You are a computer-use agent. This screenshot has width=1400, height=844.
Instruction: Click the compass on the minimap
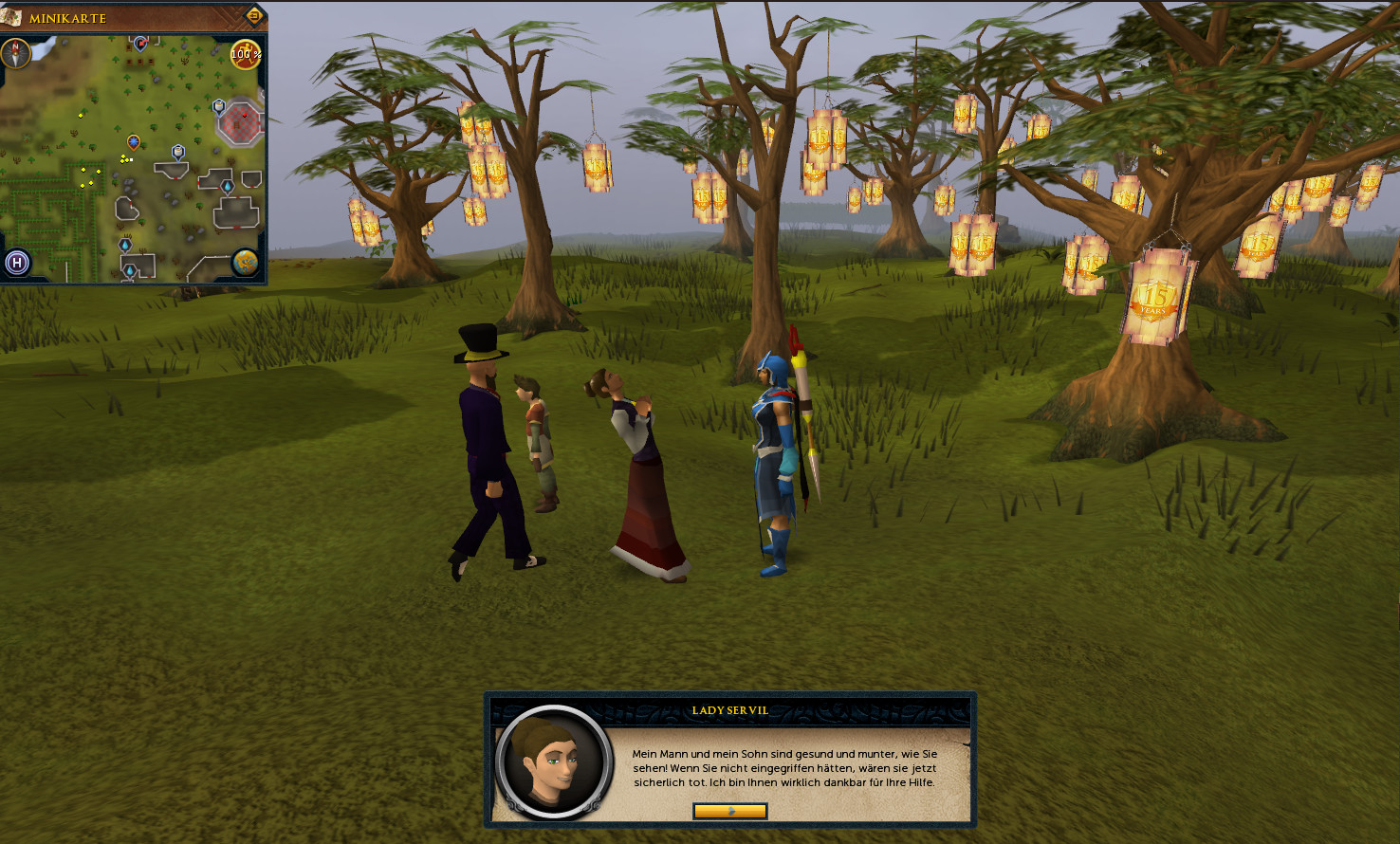pos(15,53)
